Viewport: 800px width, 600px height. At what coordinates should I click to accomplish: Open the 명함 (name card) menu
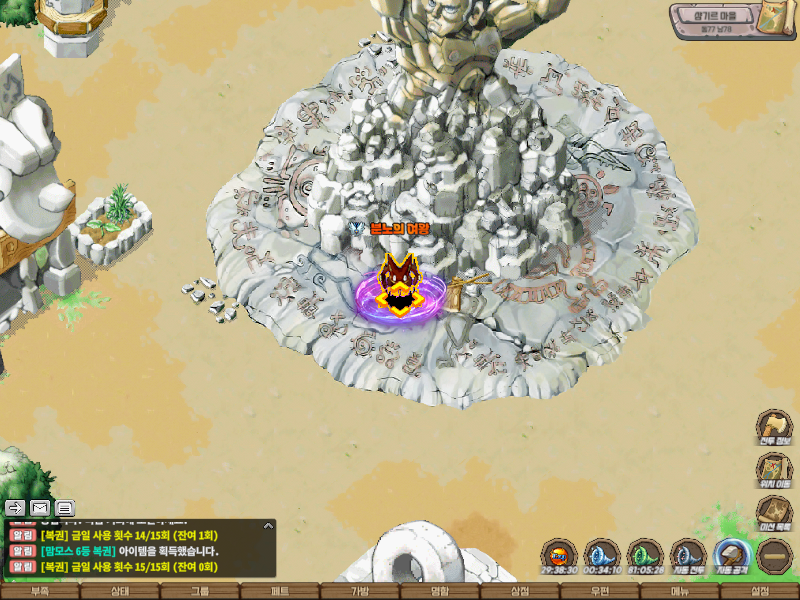pyautogui.click(x=440, y=592)
